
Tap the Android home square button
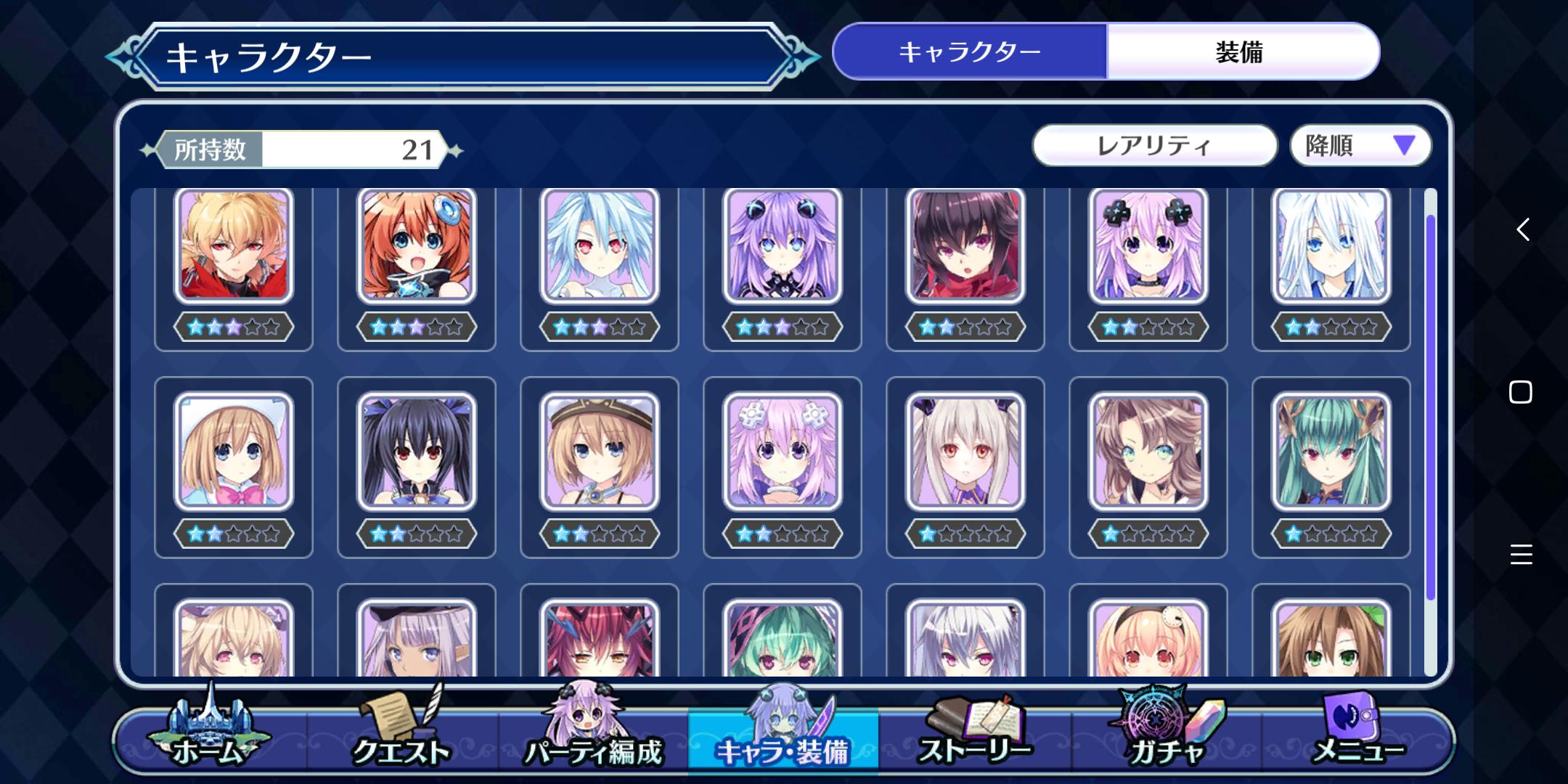[1521, 393]
